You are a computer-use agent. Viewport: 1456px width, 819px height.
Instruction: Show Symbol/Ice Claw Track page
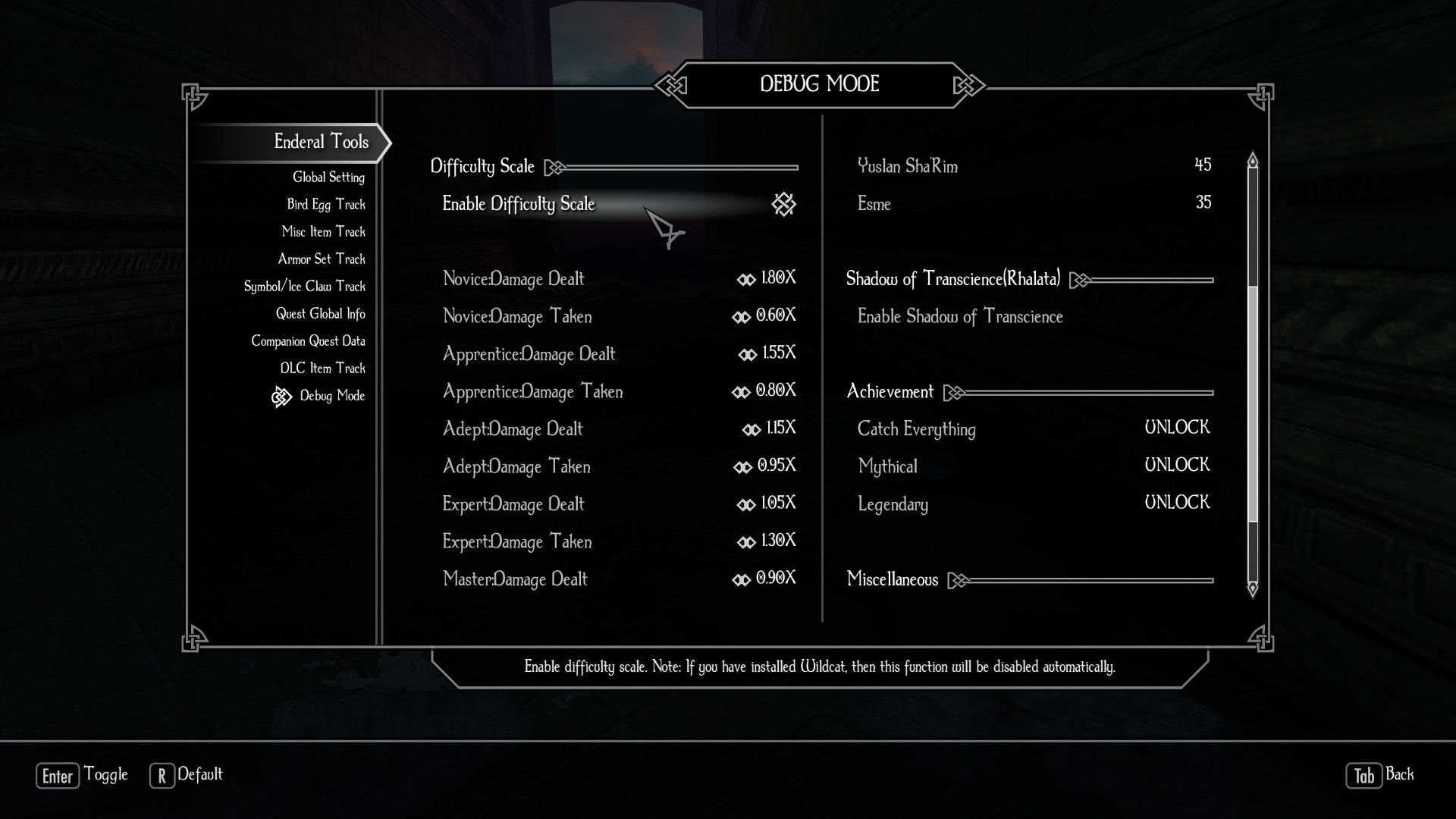coord(304,287)
